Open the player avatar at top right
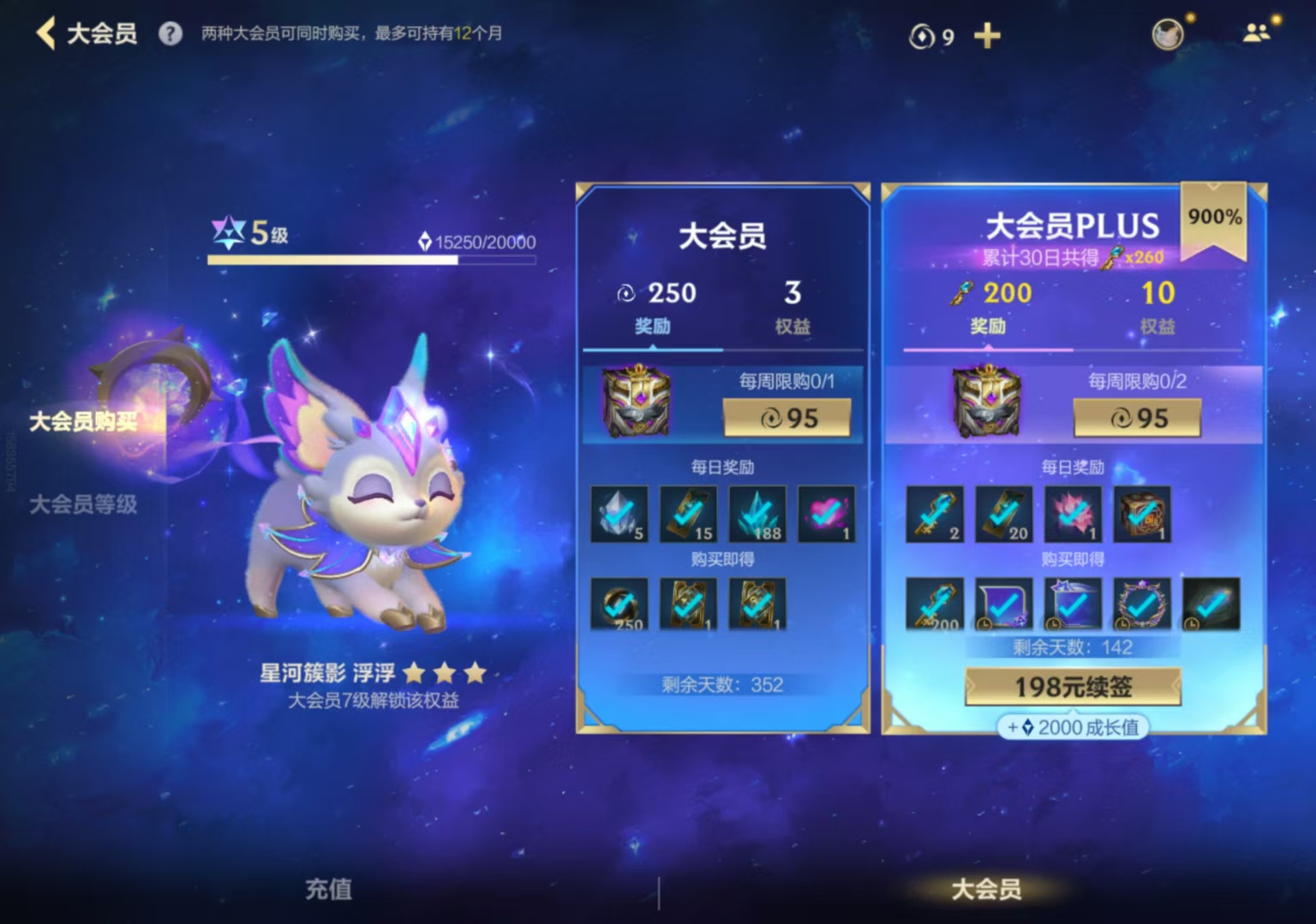Screen dimensions: 1316x924 point(1167,35)
